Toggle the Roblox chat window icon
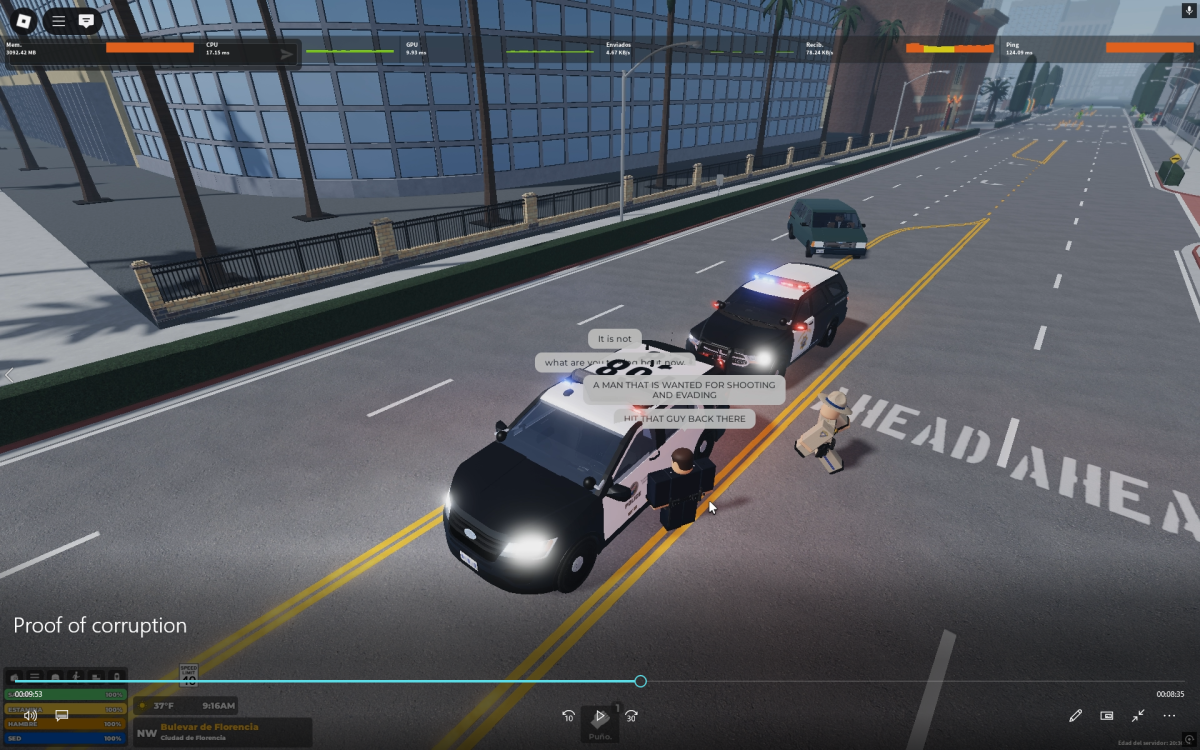 tap(86, 20)
